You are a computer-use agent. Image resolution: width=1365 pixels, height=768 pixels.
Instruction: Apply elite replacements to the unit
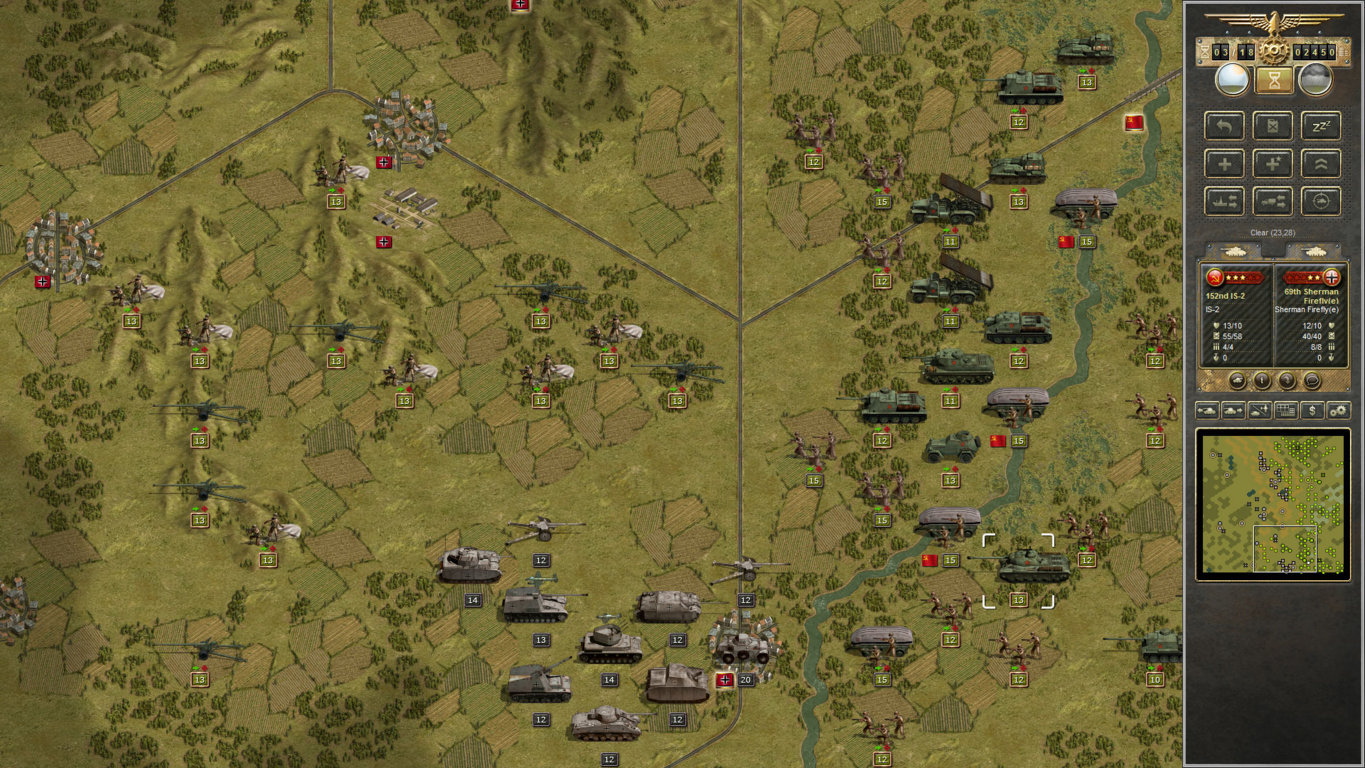(1273, 164)
